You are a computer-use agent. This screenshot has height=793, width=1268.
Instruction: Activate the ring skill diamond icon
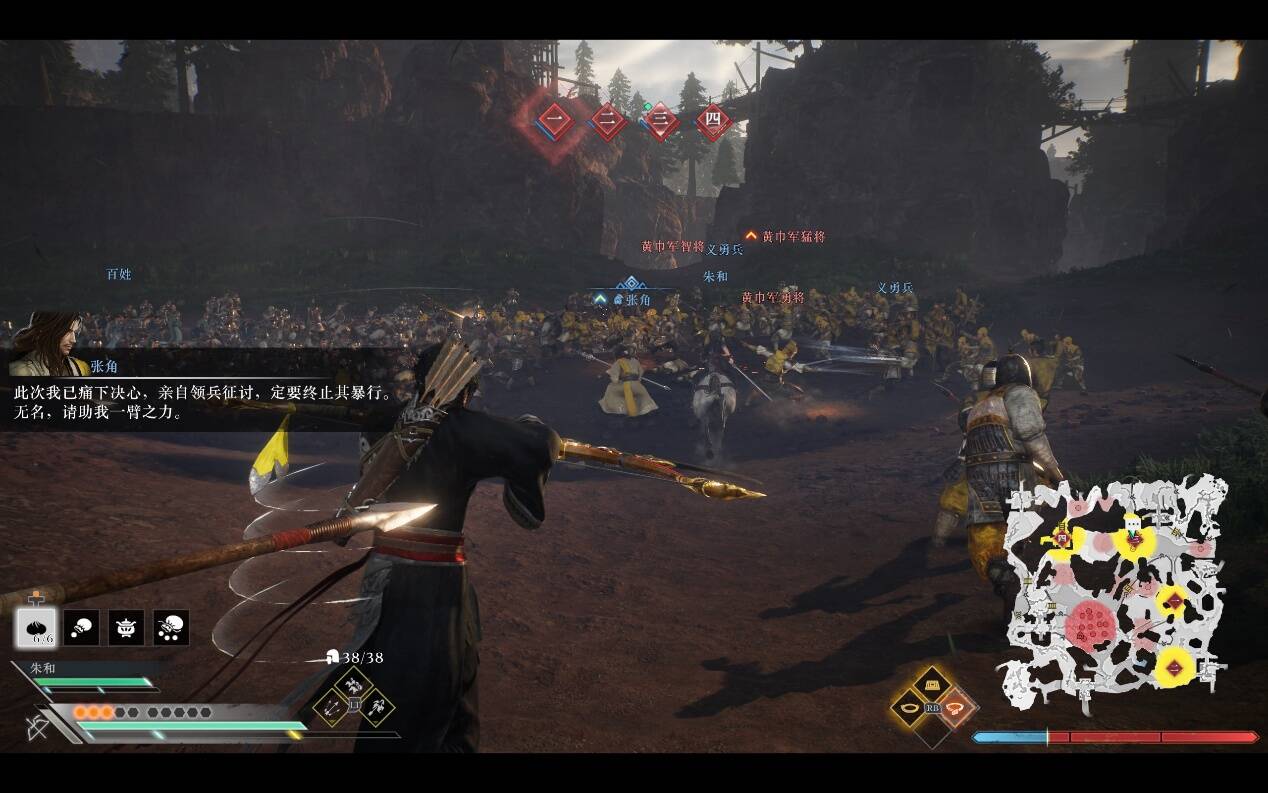[909, 708]
